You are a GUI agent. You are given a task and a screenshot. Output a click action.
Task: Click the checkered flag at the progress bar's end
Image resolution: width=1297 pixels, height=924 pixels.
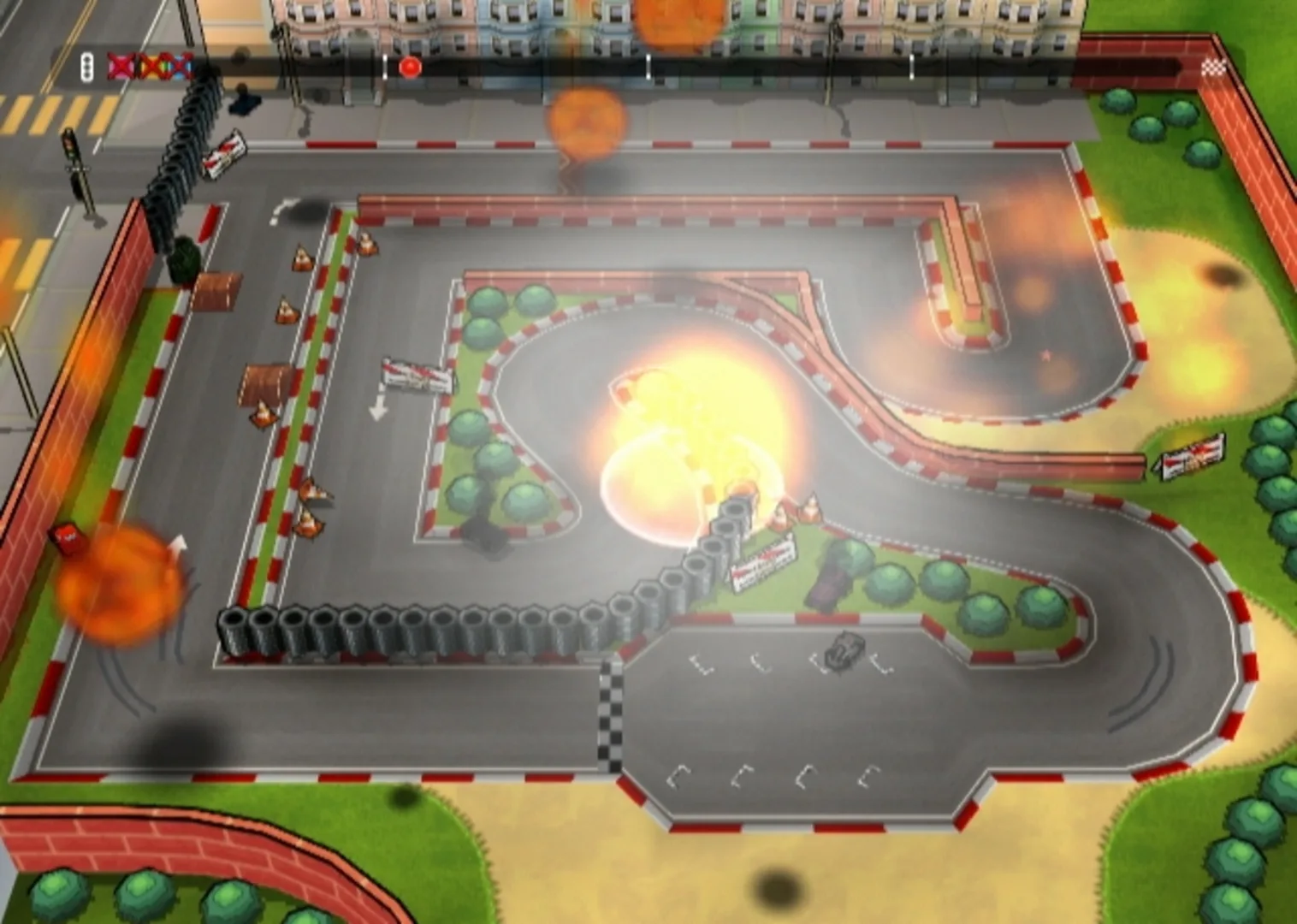pos(1215,64)
